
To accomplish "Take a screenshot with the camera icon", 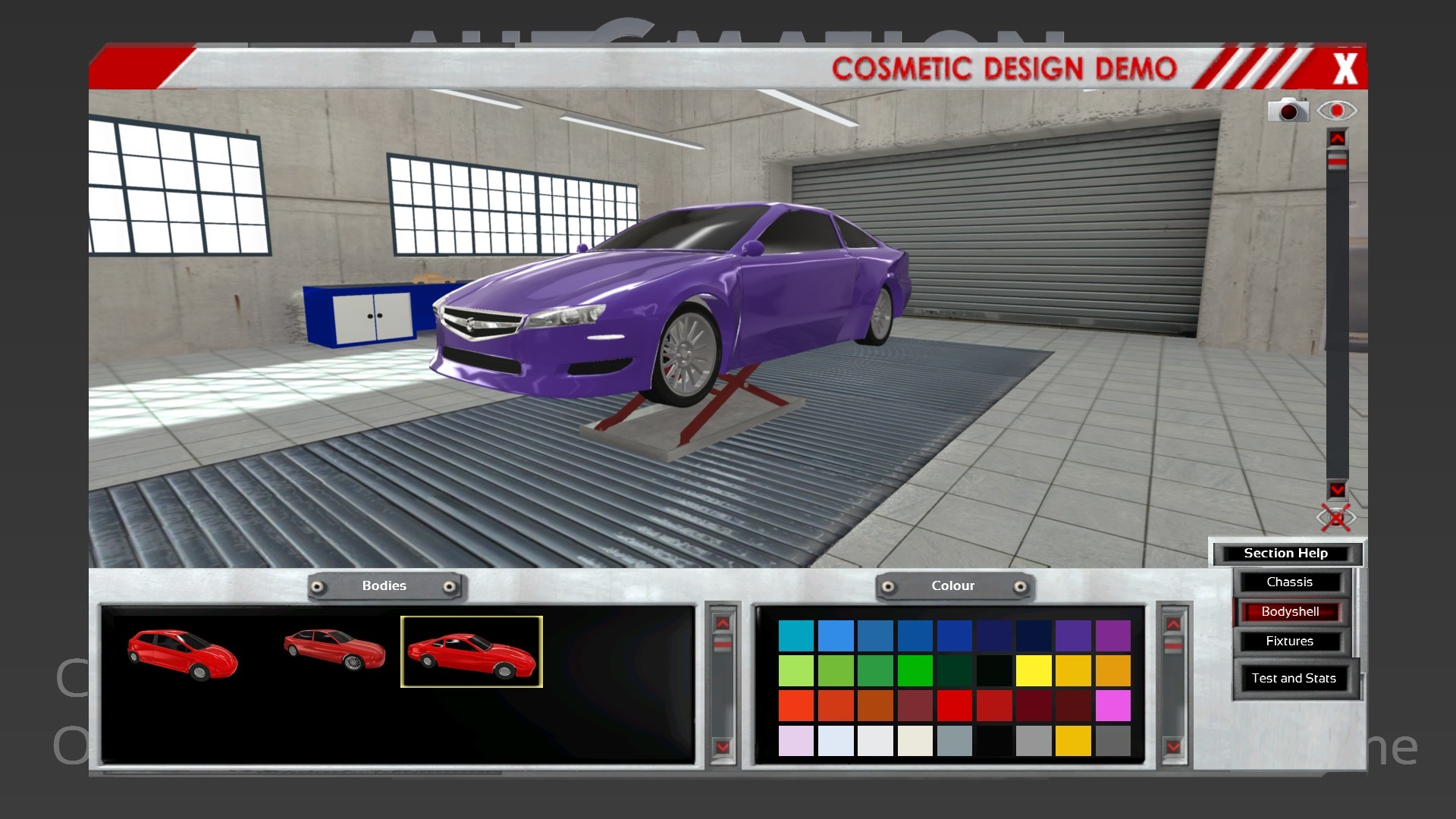I will pos(1288,111).
